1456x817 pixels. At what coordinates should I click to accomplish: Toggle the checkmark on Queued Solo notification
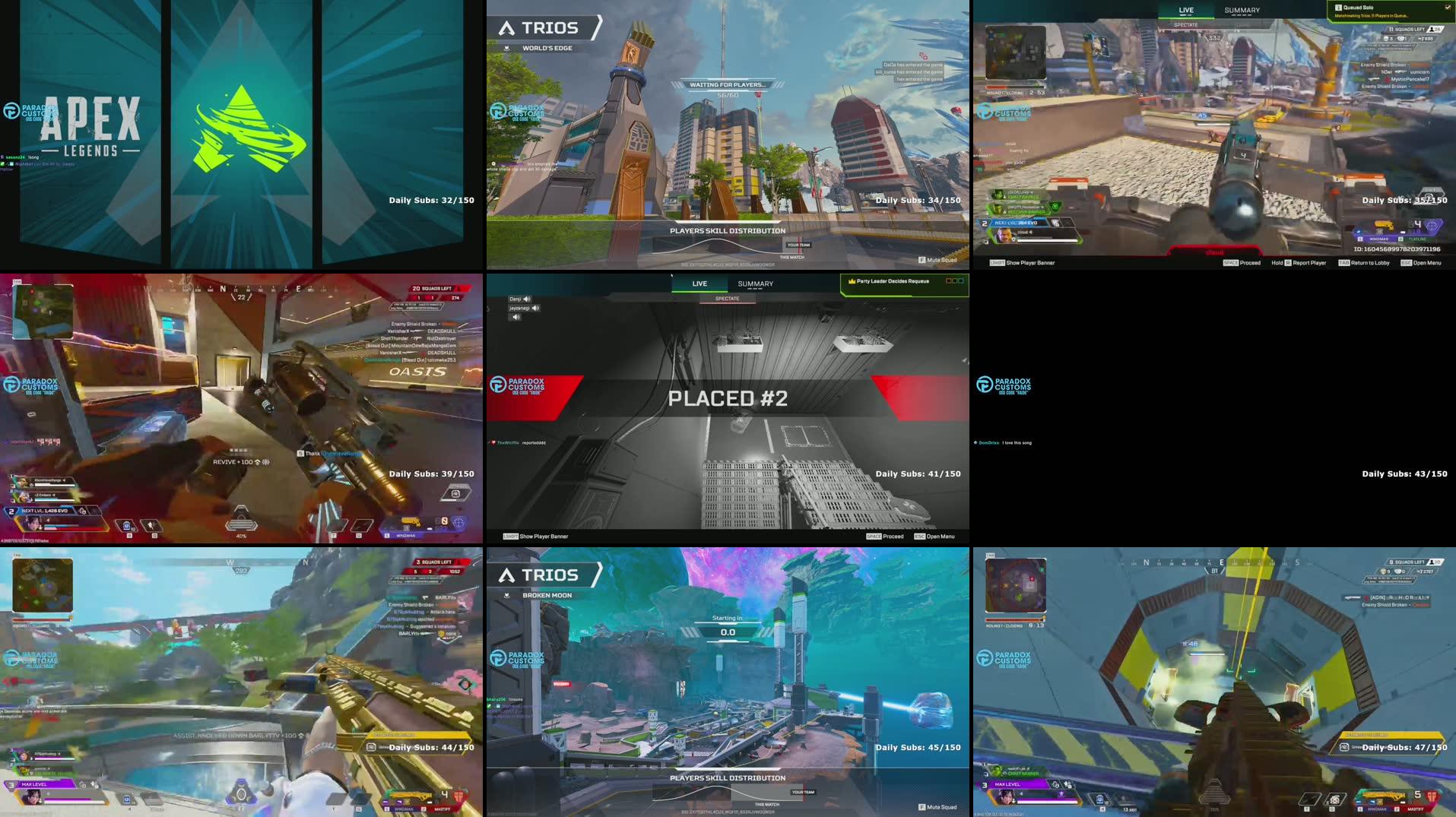[1447, 6]
